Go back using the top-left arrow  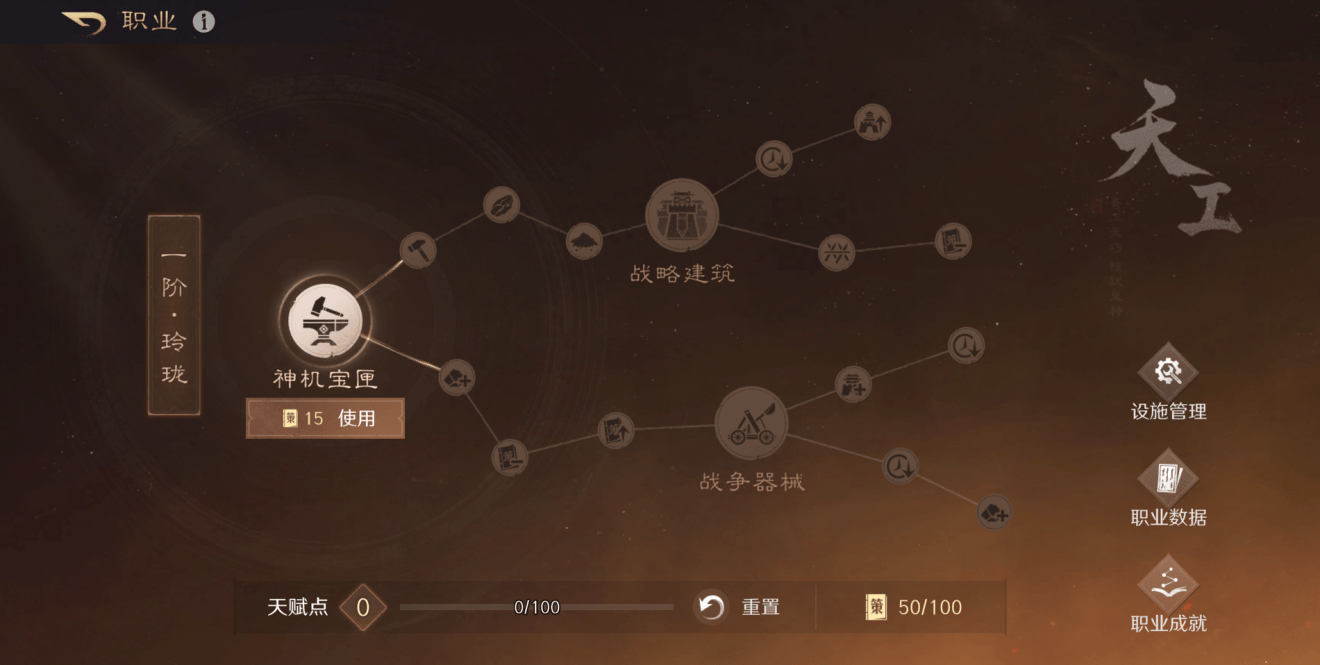[84, 22]
